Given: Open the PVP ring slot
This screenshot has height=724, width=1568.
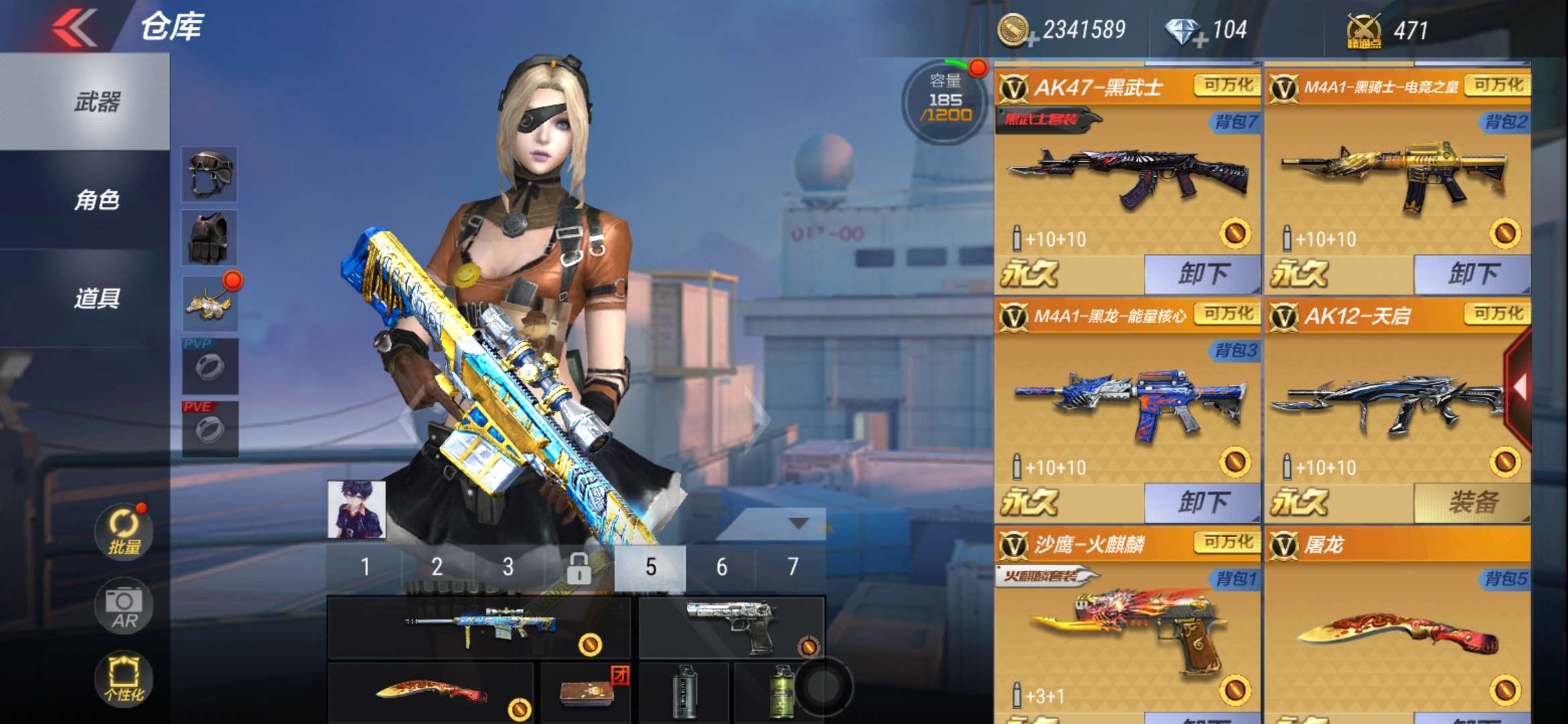Looking at the screenshot, I should (x=210, y=366).
